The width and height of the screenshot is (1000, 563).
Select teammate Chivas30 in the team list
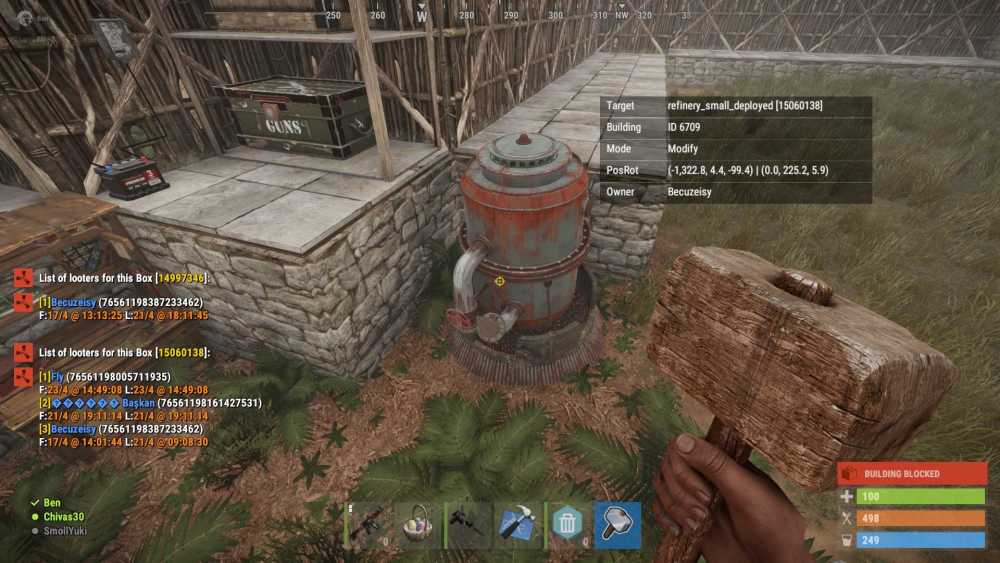click(64, 517)
